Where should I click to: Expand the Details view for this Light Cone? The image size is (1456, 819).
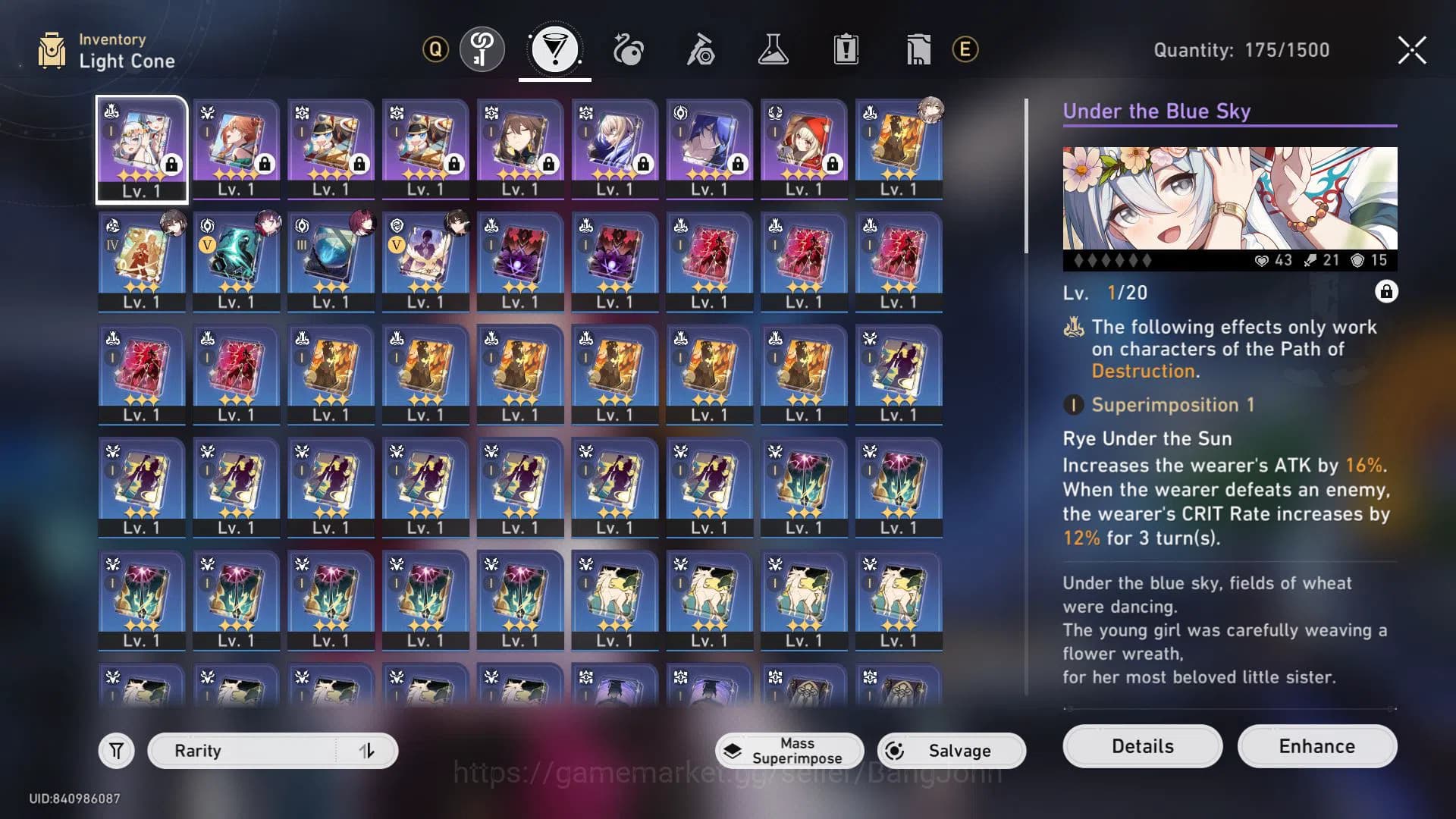pos(1141,746)
